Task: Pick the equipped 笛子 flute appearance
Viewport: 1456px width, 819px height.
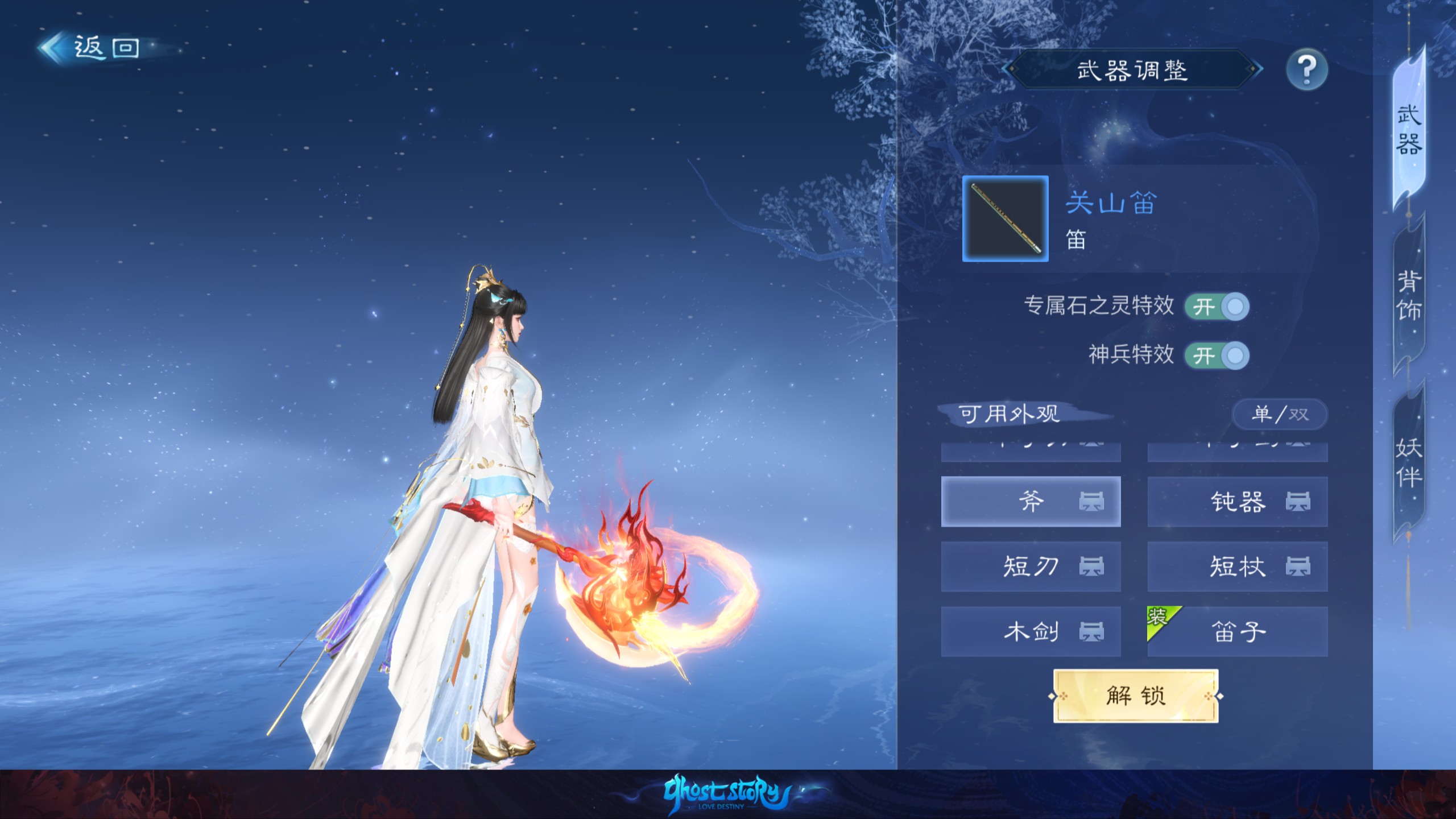Action: pyautogui.click(x=1238, y=631)
